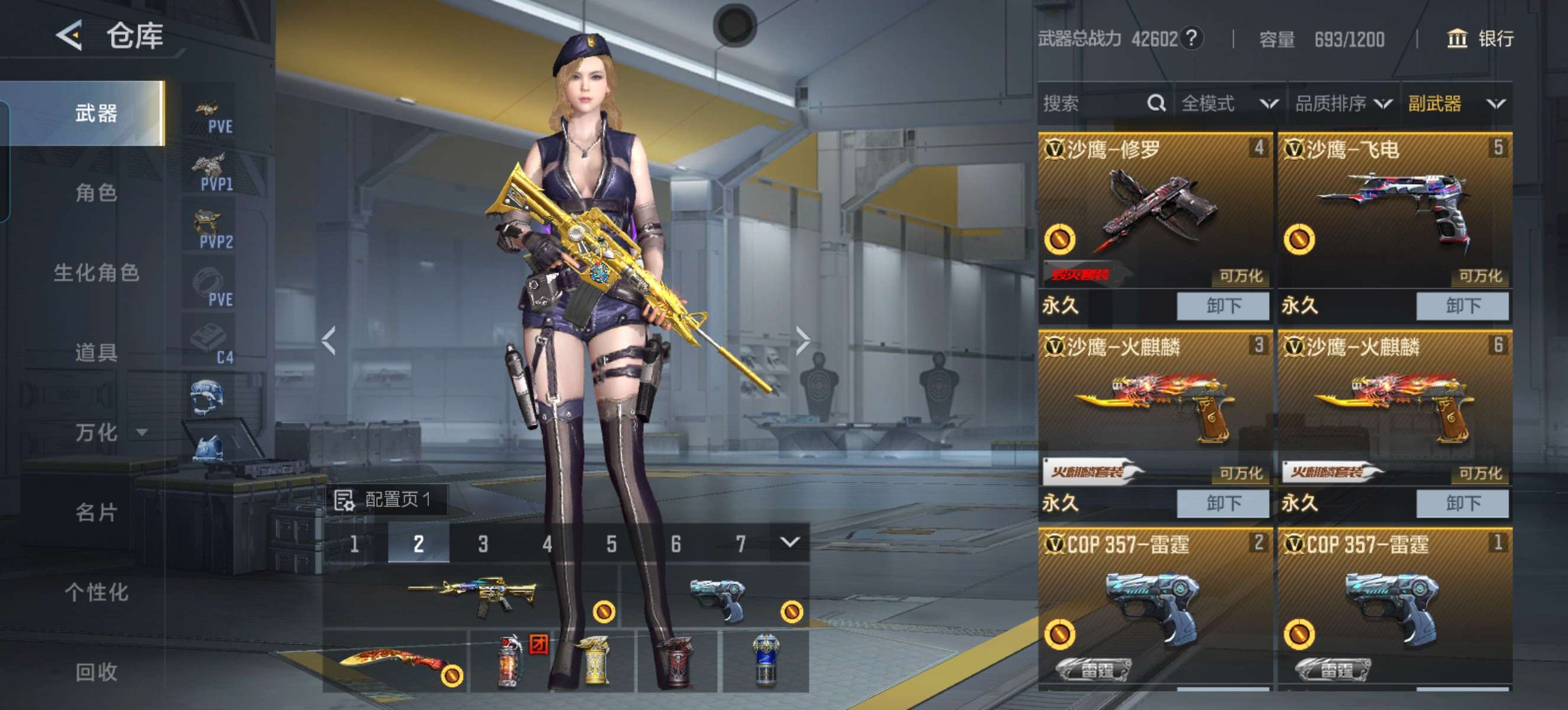The height and width of the screenshot is (710, 1568).
Task: Select the golden rifle primary weapon slot
Action: point(471,596)
